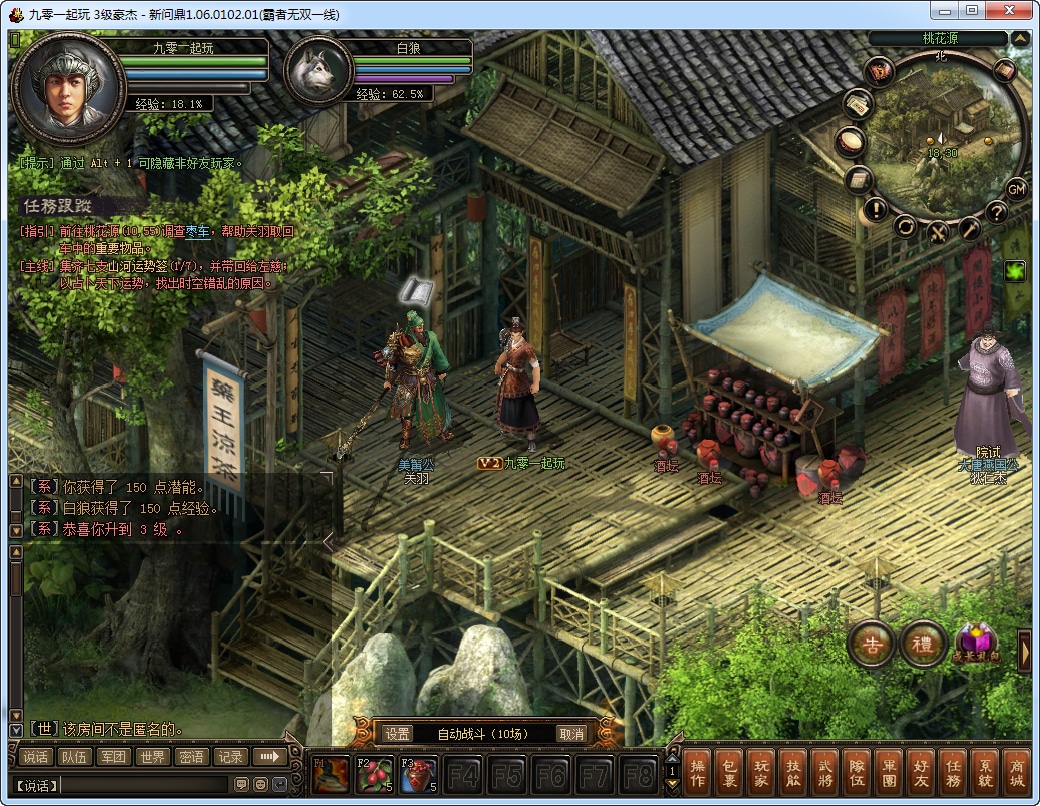Click the question mark help icon
The image size is (1040, 806).
(x=996, y=212)
